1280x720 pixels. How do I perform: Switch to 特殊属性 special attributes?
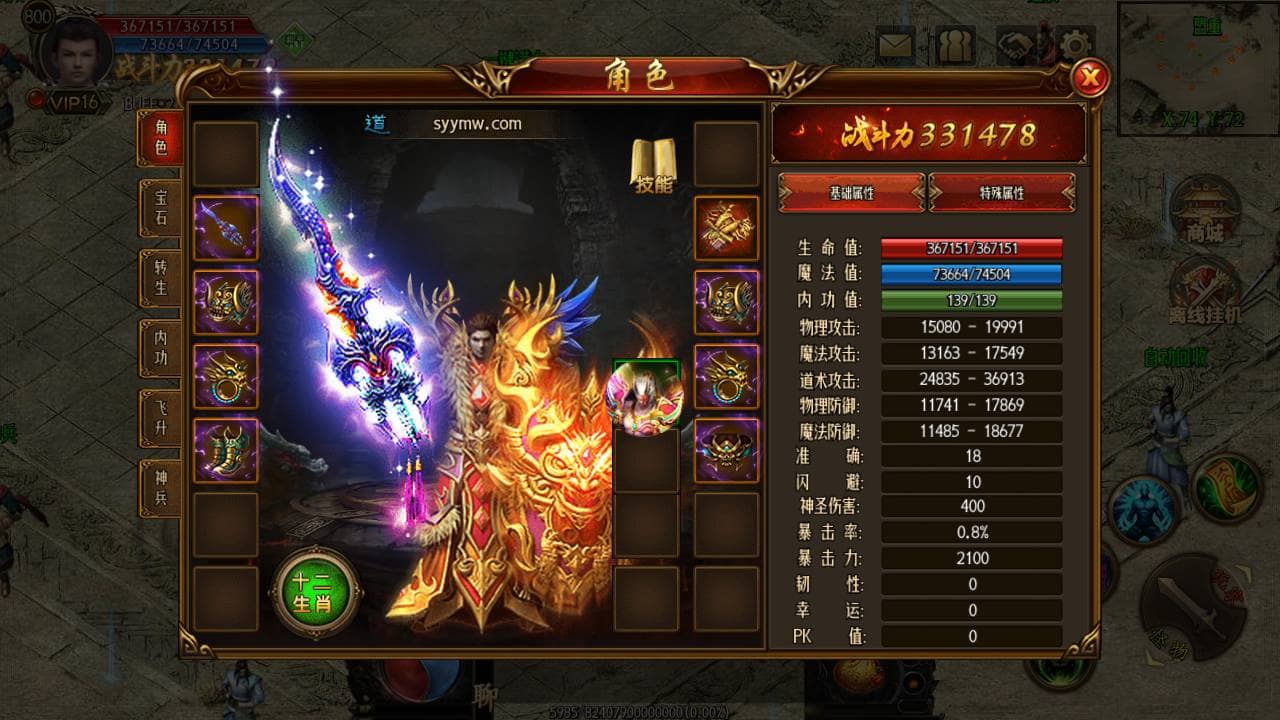pyautogui.click(x=1002, y=192)
